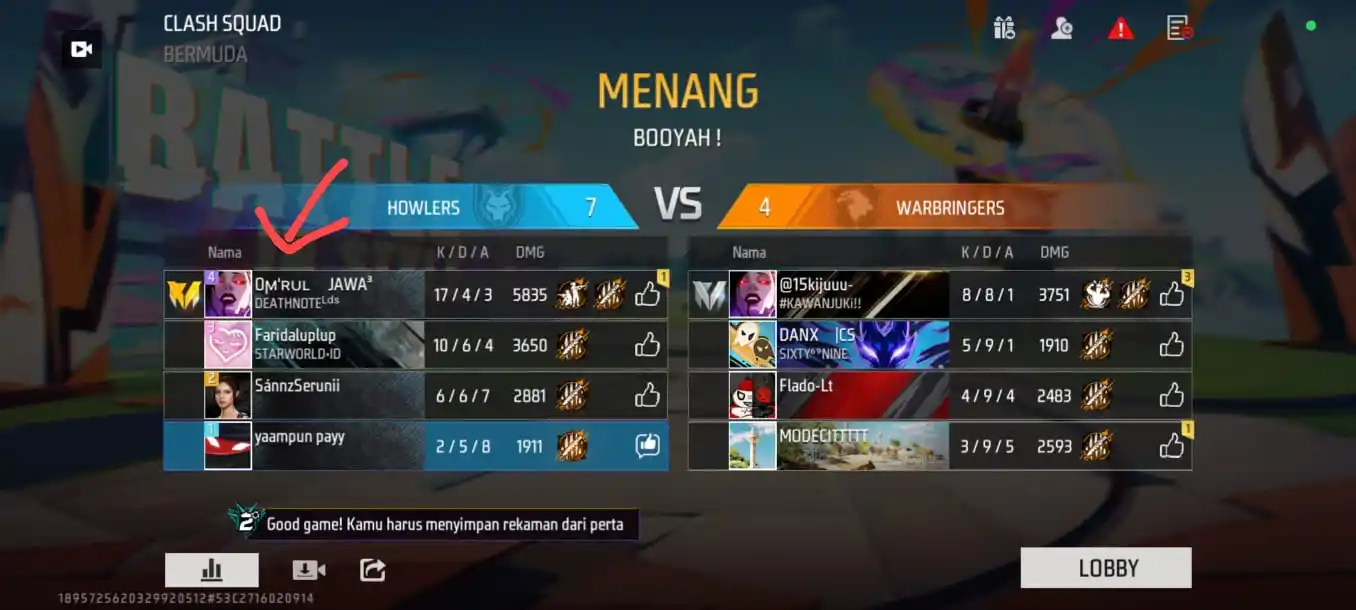Report a player with the red warning icon

click(x=1120, y=29)
